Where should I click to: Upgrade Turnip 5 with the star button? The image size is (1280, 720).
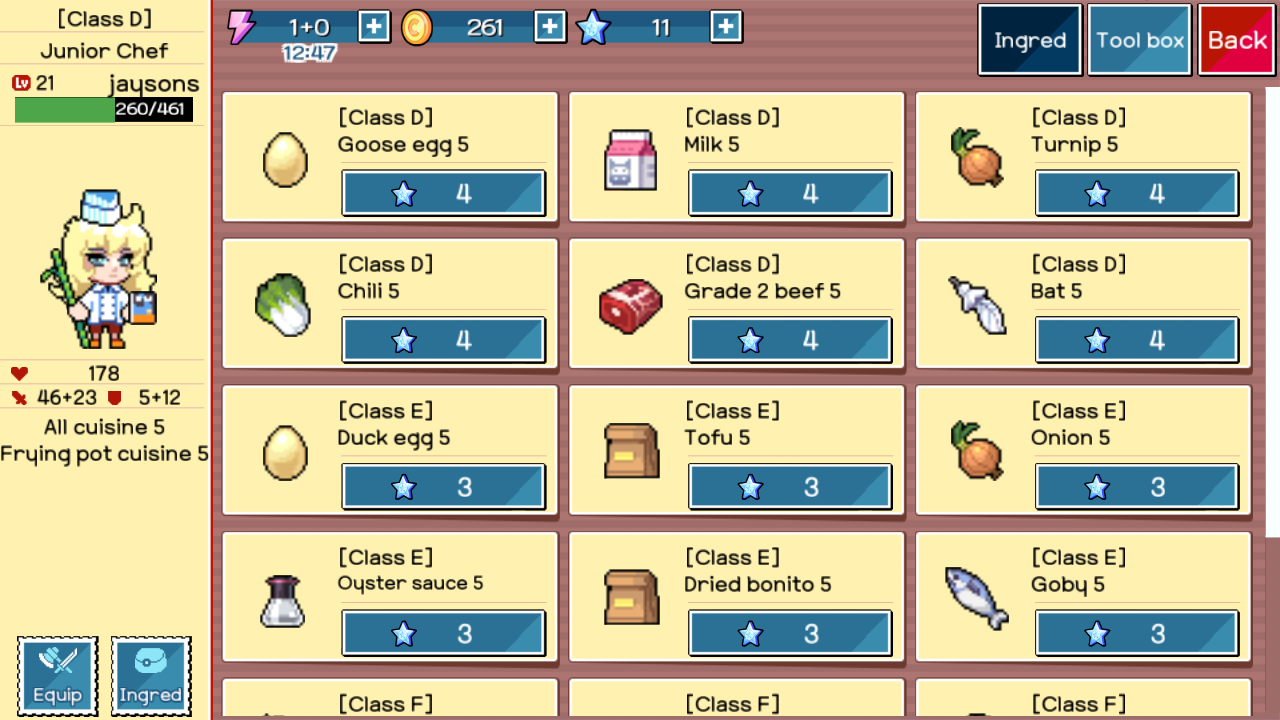(x=1137, y=193)
